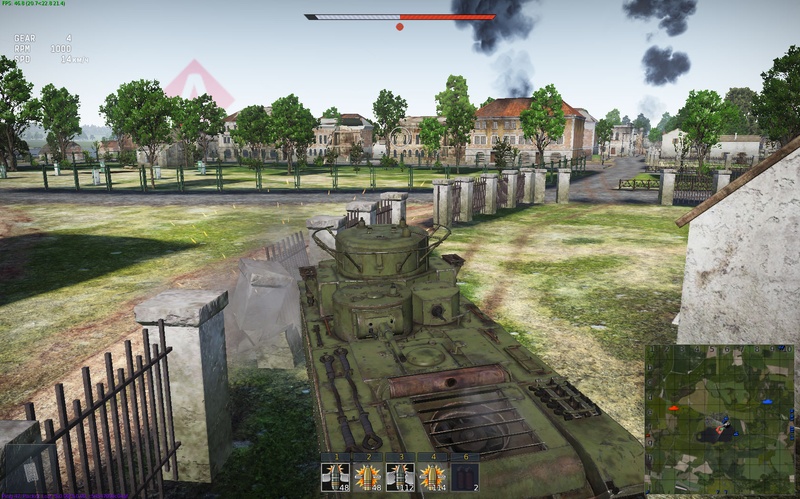Switch to the slot 3 shell with 112 rounds

click(401, 475)
